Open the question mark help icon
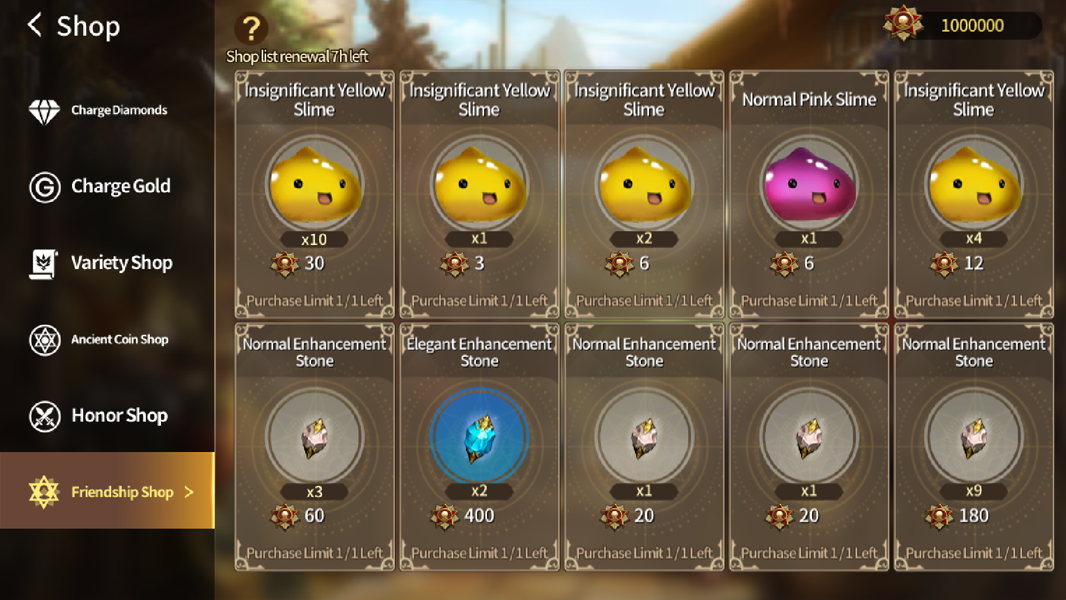Viewport: 1066px width, 600px height. [251, 29]
